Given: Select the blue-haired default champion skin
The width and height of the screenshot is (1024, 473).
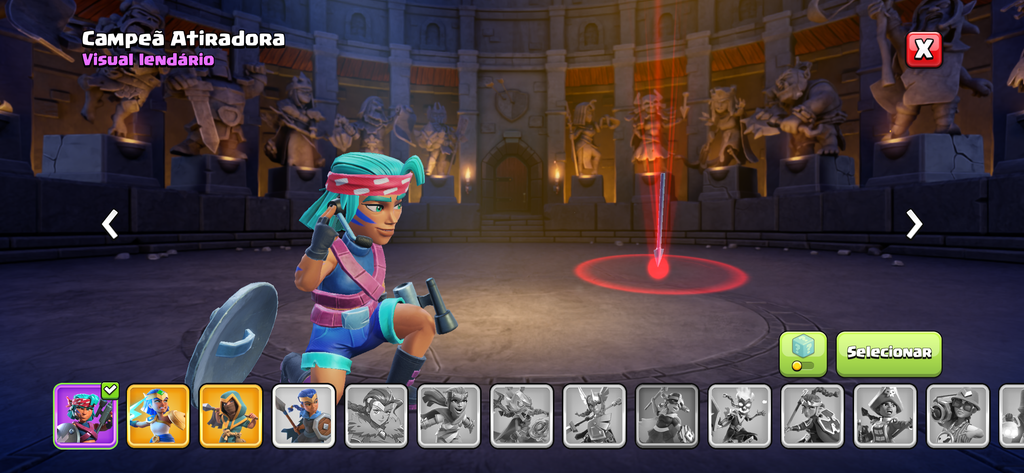Looking at the screenshot, I should 304,415.
